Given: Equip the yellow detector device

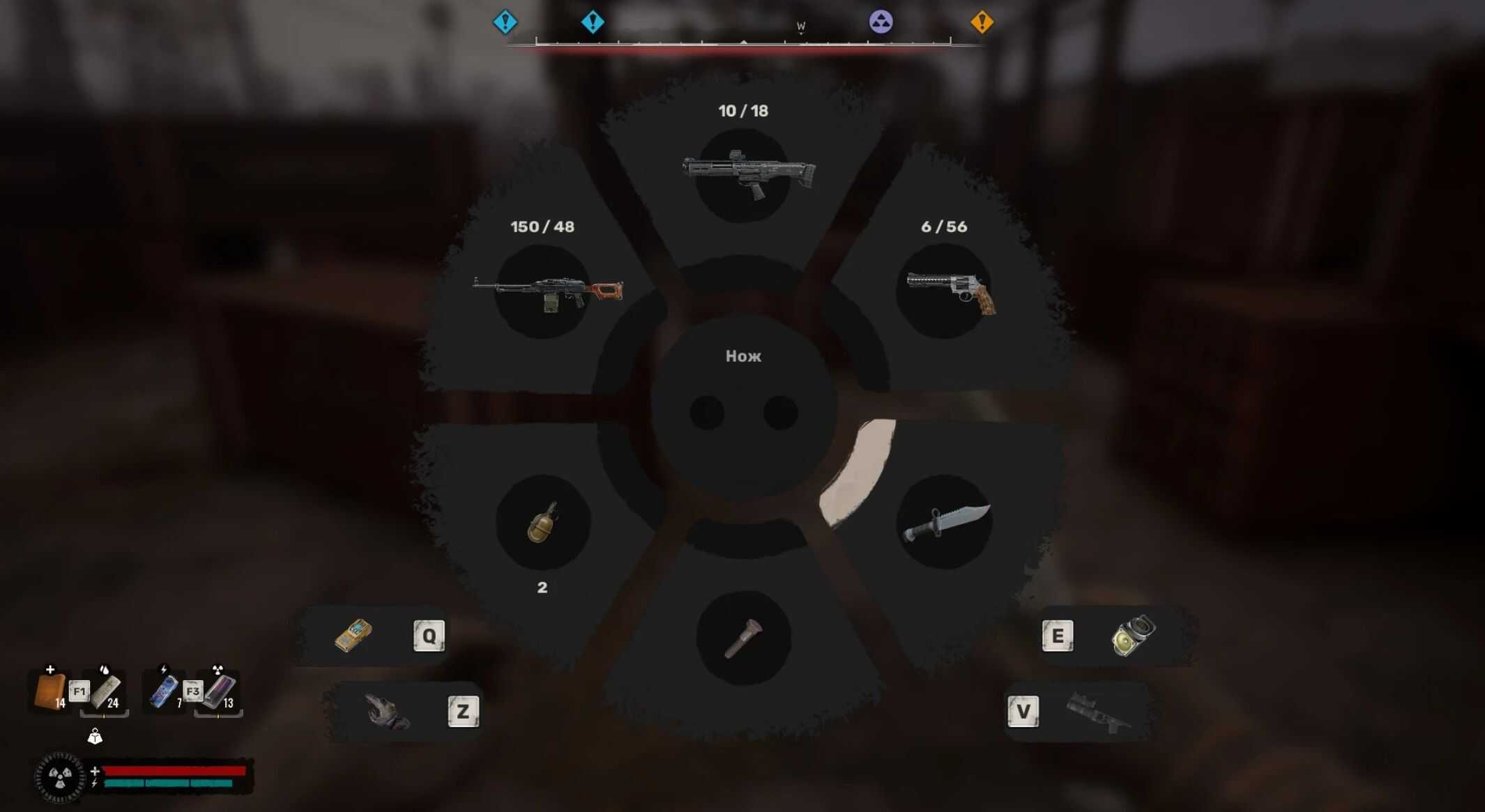Looking at the screenshot, I should tap(354, 636).
